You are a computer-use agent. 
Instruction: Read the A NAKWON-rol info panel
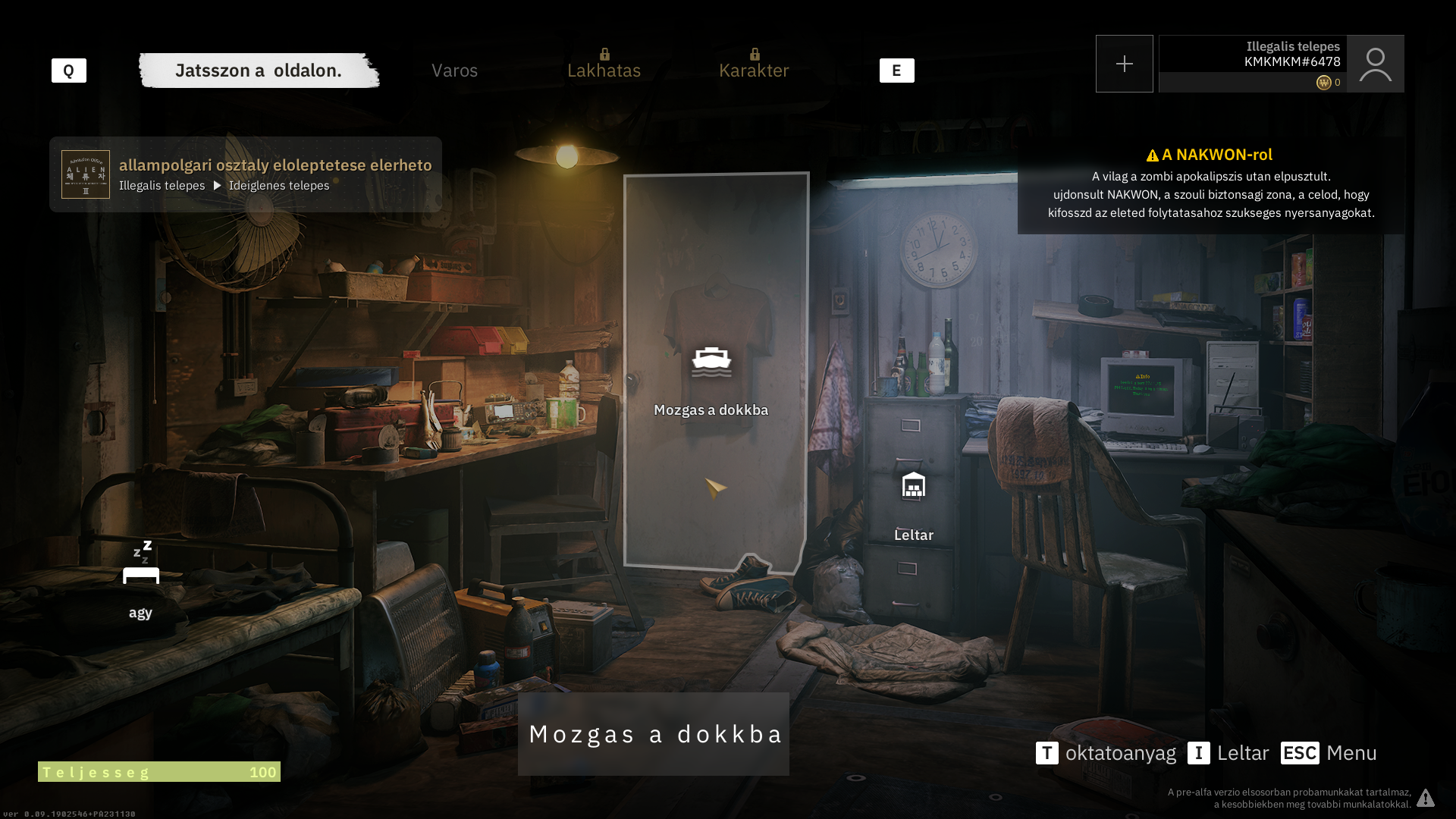pyautogui.click(x=1210, y=186)
